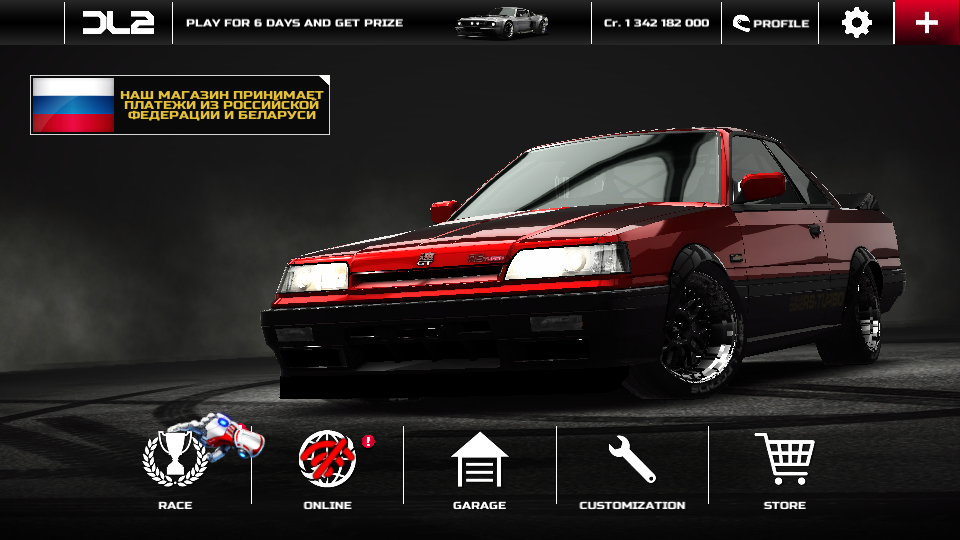Open the Customization menu

coord(632,465)
